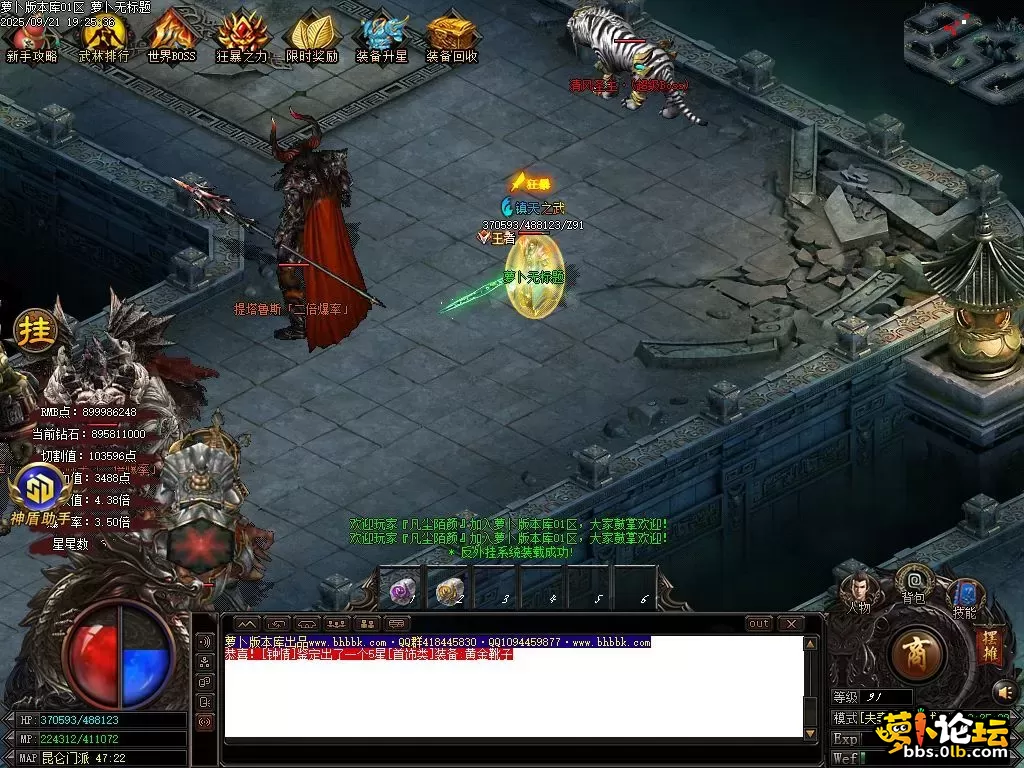
Task: Toggle the sound speaker button
Action: [x=1004, y=691]
